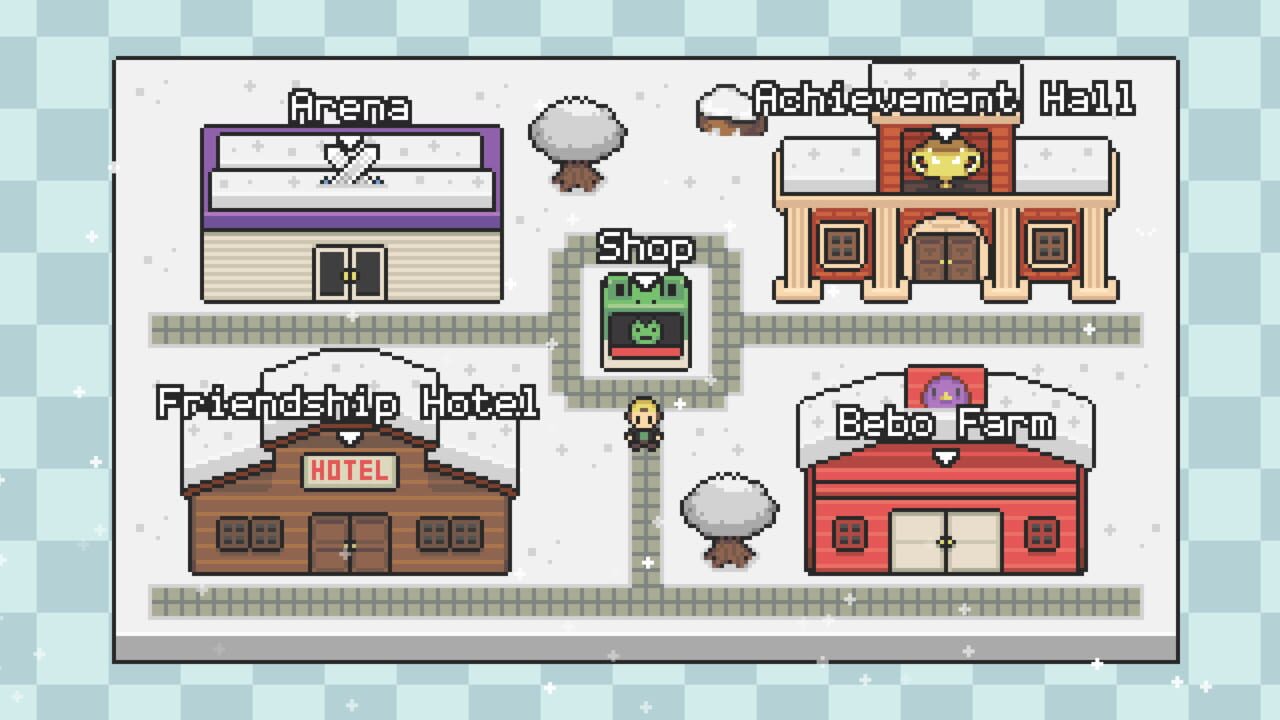Click the Shop label above the frog building
Viewport: 1280px width, 720px height.
645,247
